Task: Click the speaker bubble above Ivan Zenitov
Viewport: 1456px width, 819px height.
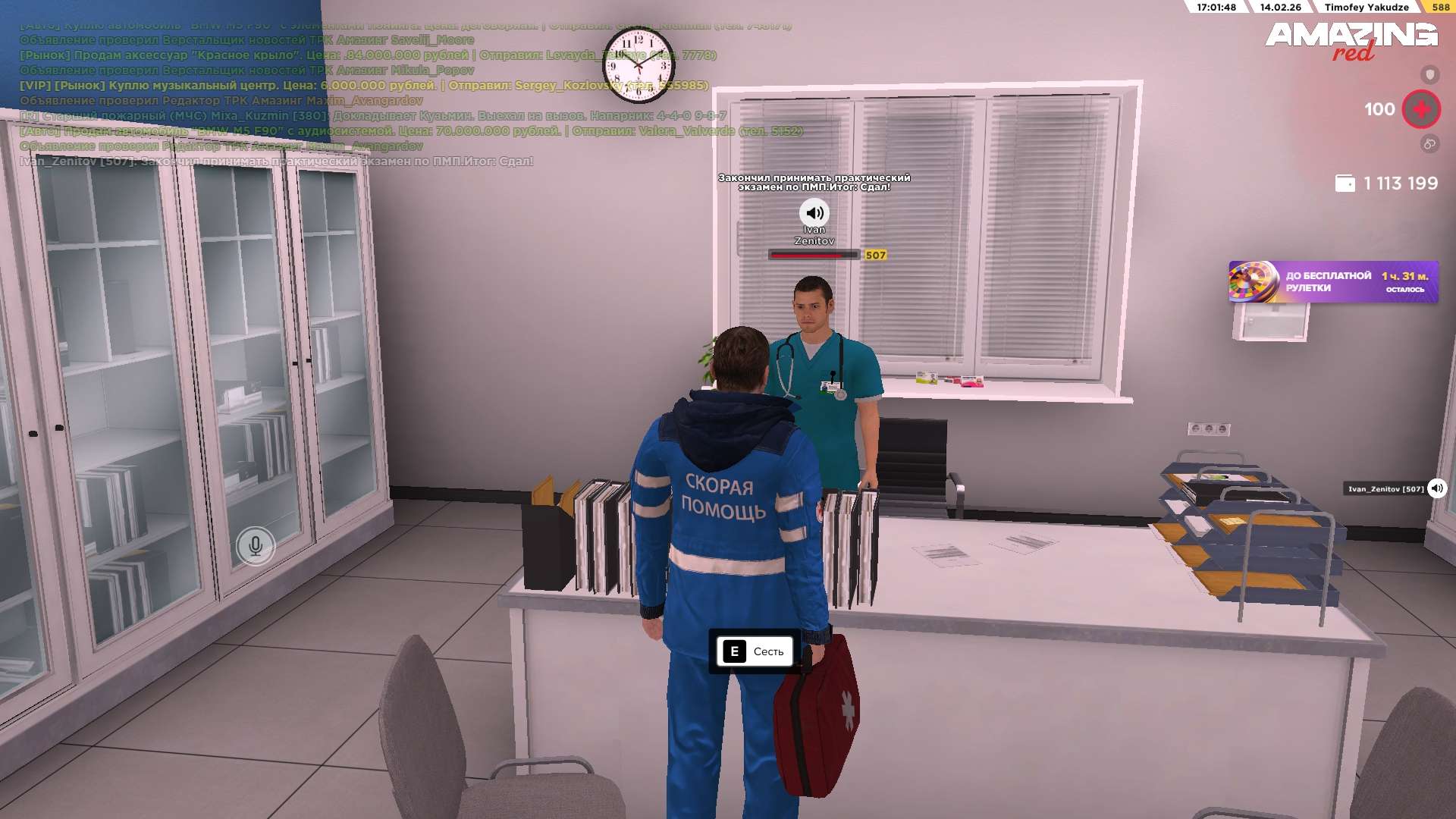Action: coord(814,213)
